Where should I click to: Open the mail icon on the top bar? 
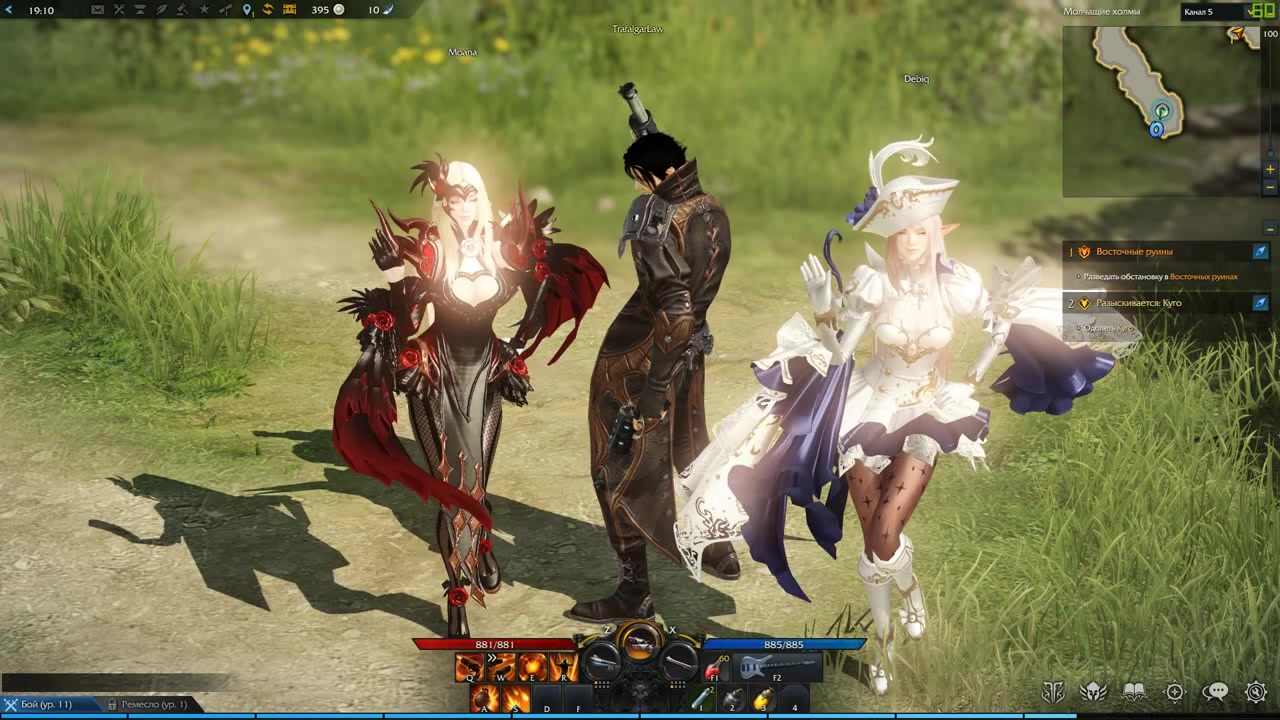pos(97,9)
